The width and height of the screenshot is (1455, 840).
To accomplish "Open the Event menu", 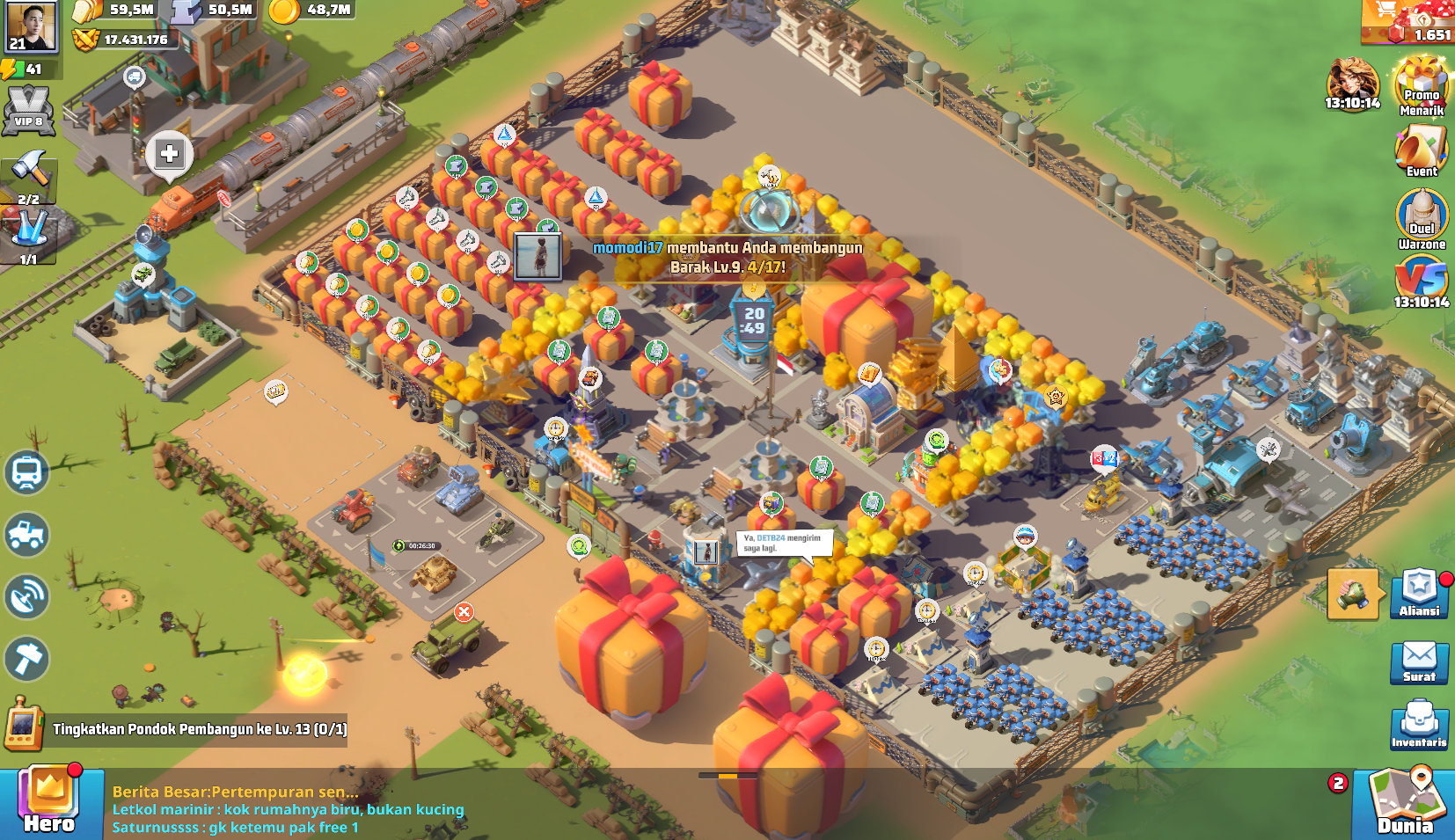I will point(1422,150).
